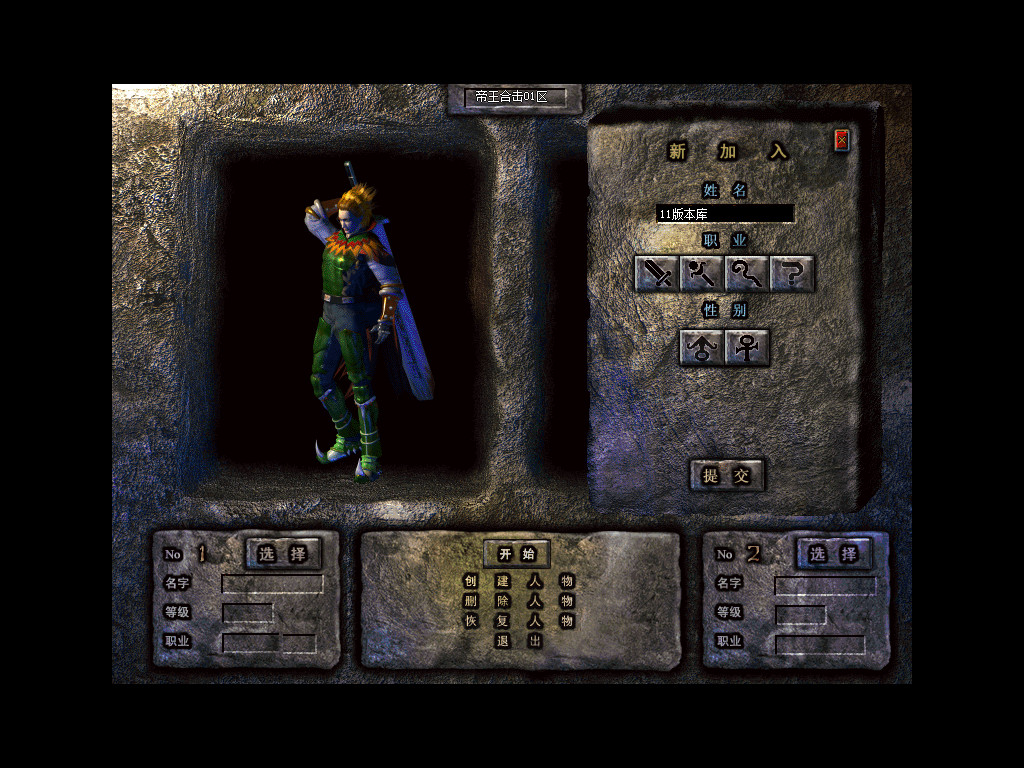Click the character name input field
Image resolution: width=1024 pixels, height=768 pixels.
725,213
